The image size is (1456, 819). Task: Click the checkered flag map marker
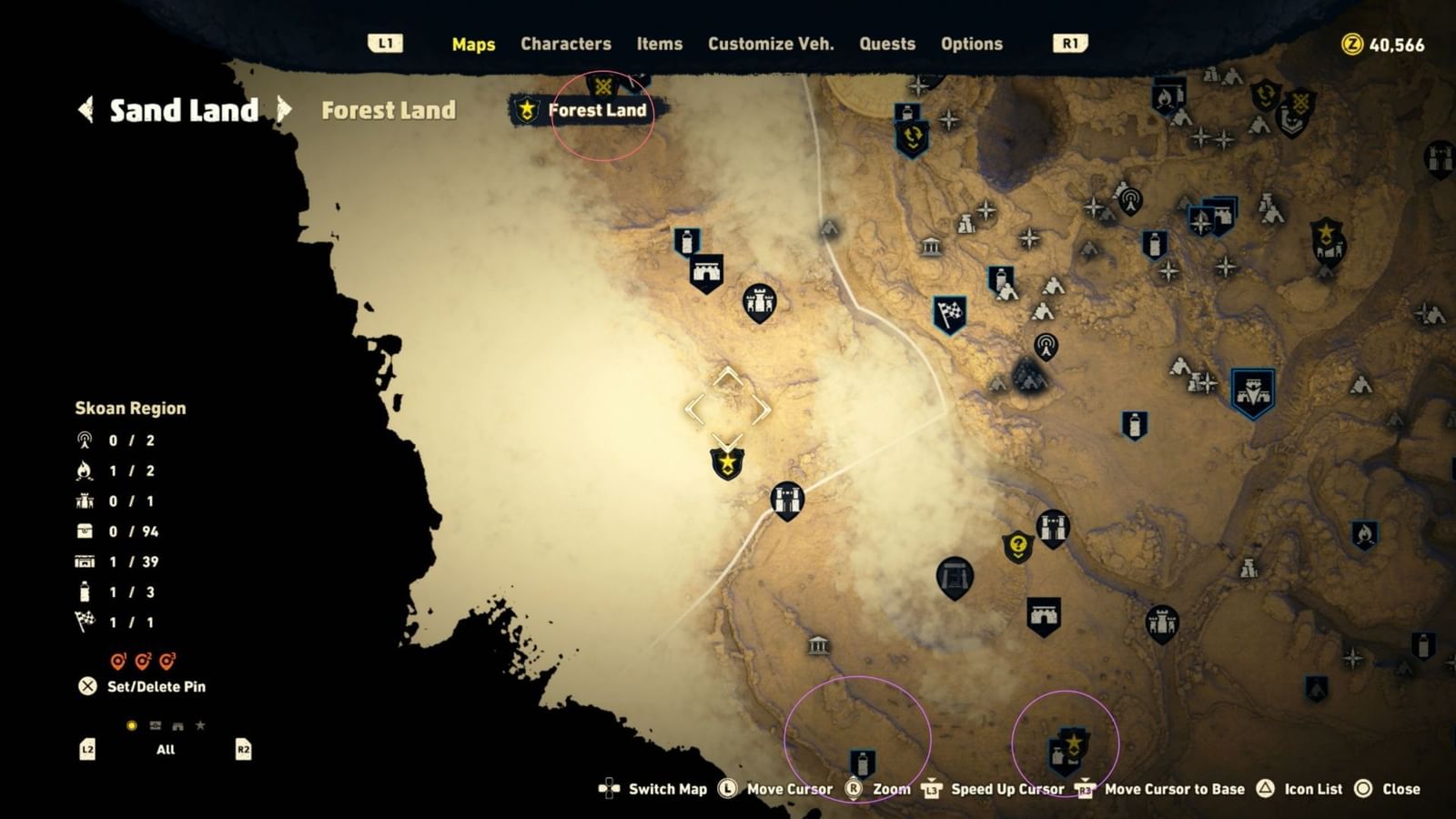coord(950,314)
